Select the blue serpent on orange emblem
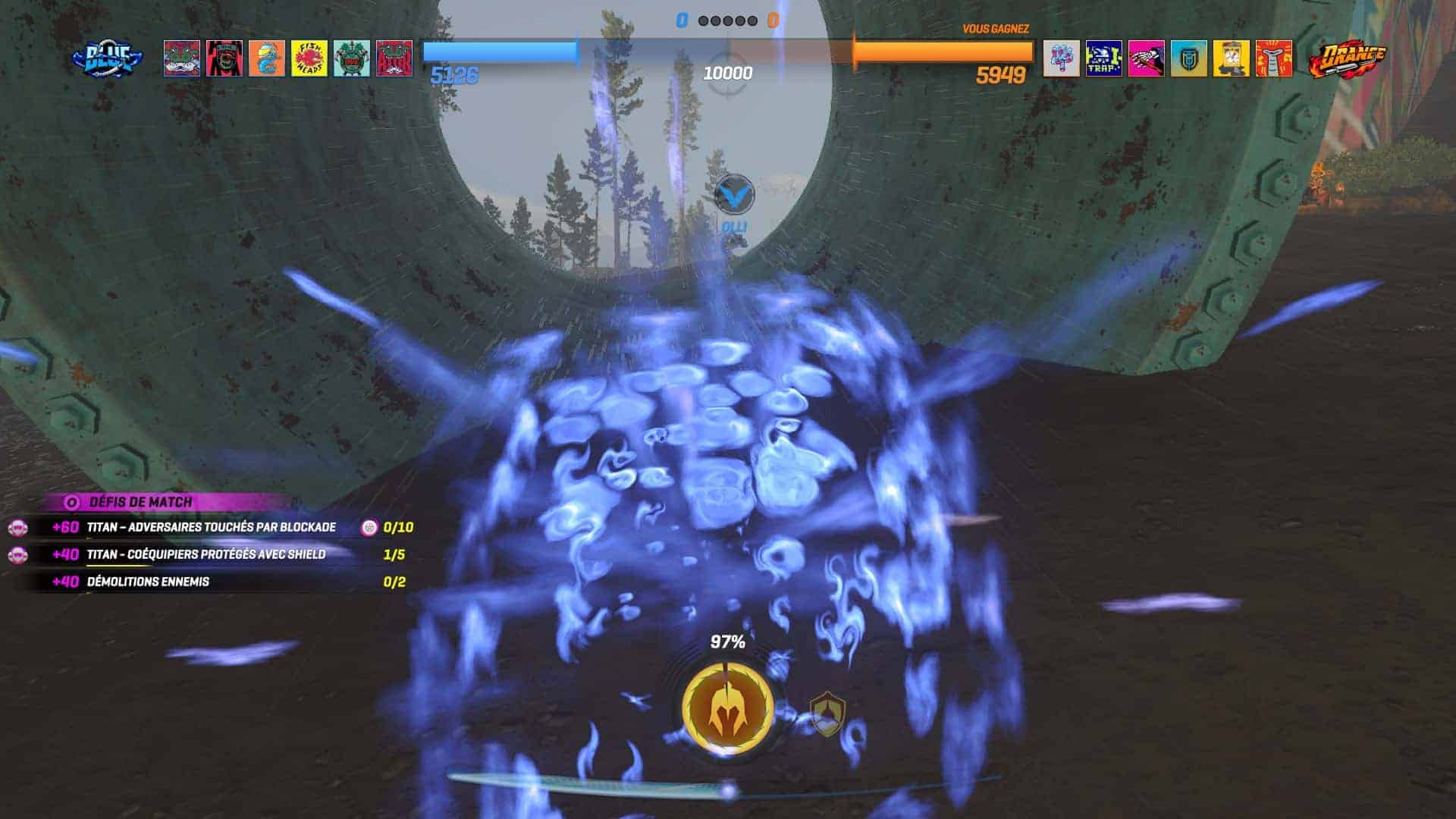This screenshot has width=1456, height=819. (267, 58)
